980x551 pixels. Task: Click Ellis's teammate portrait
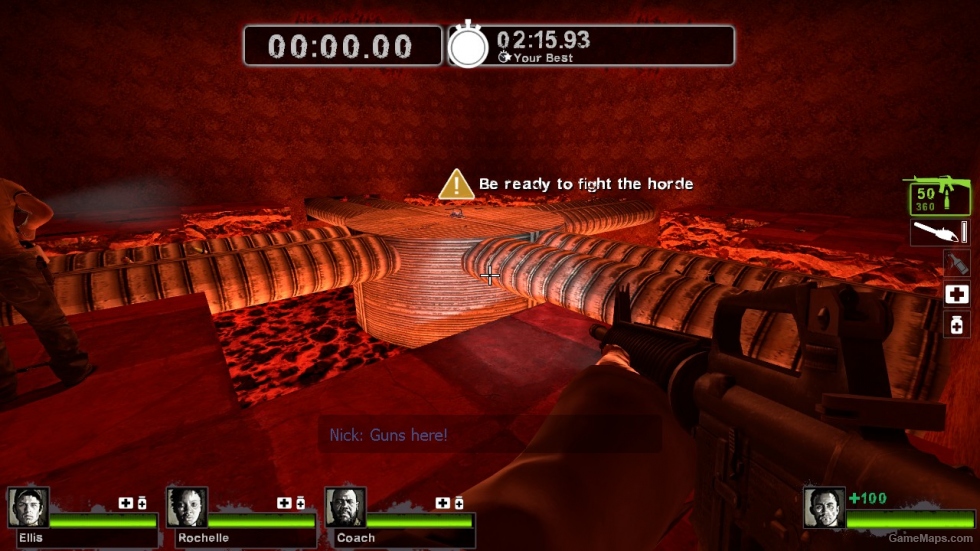click(x=27, y=507)
